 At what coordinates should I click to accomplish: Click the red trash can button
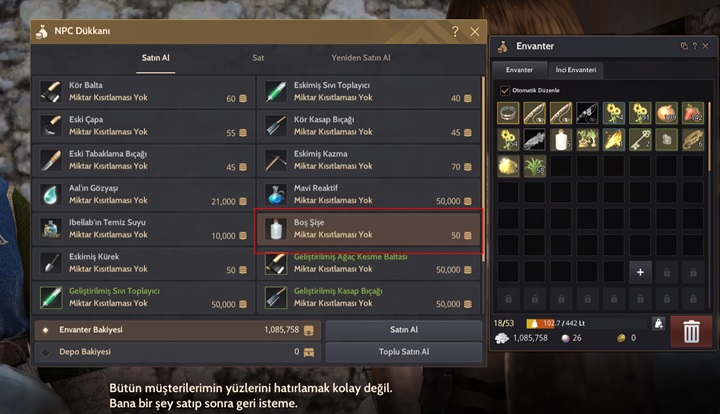pyautogui.click(x=691, y=331)
